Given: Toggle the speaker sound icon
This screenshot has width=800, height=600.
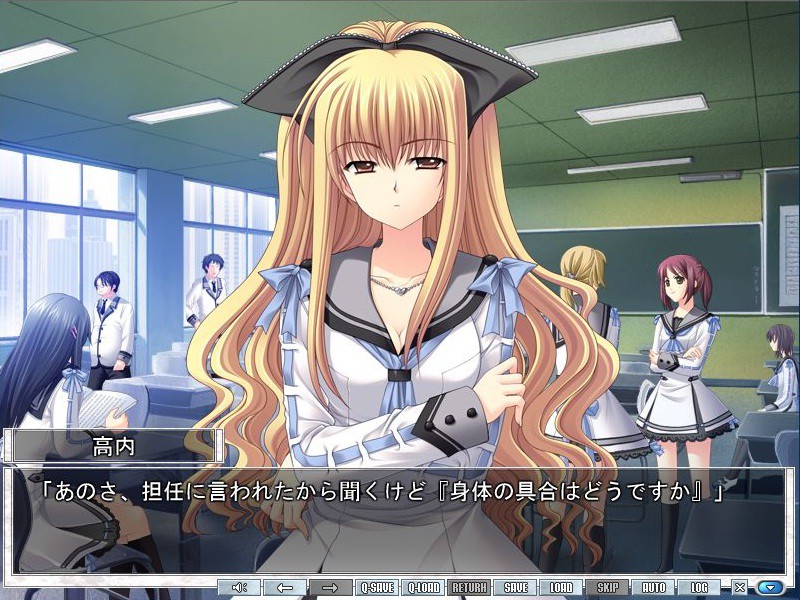Looking at the screenshot, I should [x=239, y=587].
